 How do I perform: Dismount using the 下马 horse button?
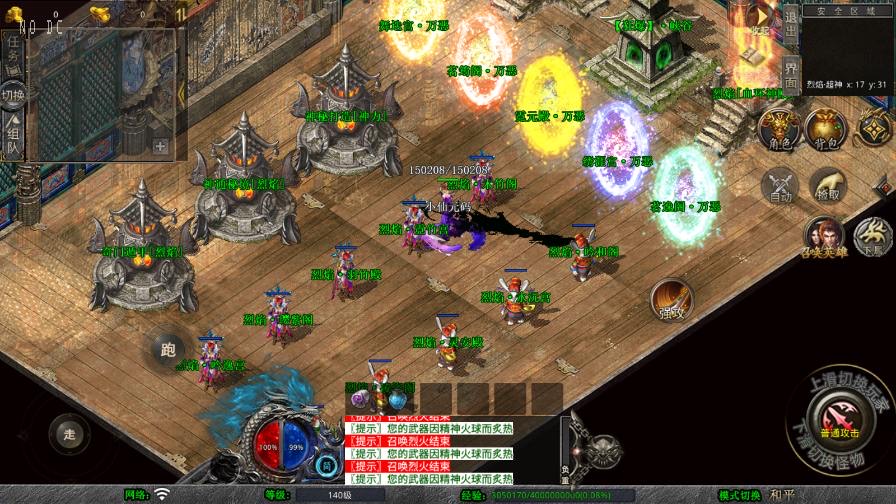tap(874, 236)
